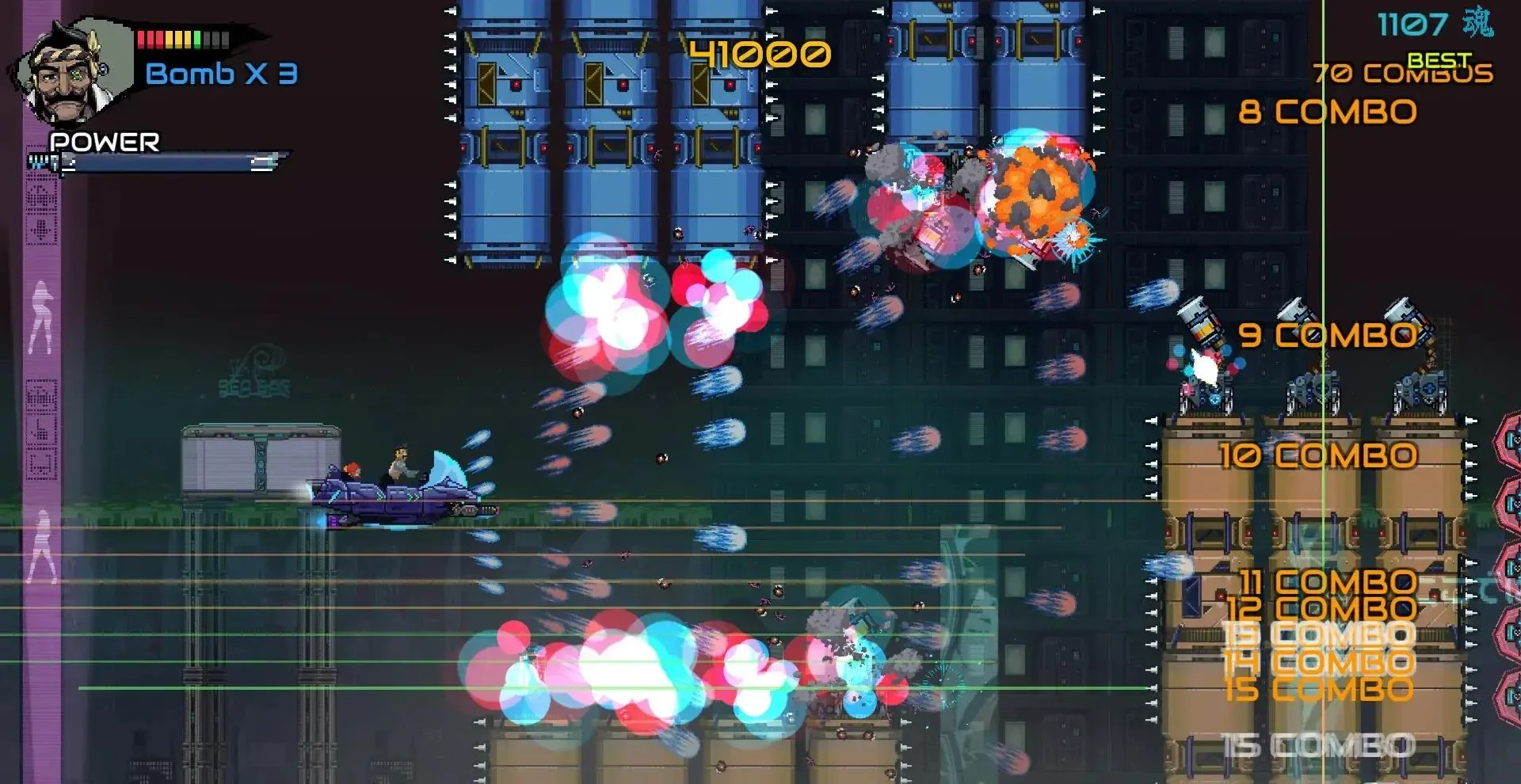The image size is (1521, 784).
Task: Select the bomb icon beside the Bomb count
Action: click(104, 69)
